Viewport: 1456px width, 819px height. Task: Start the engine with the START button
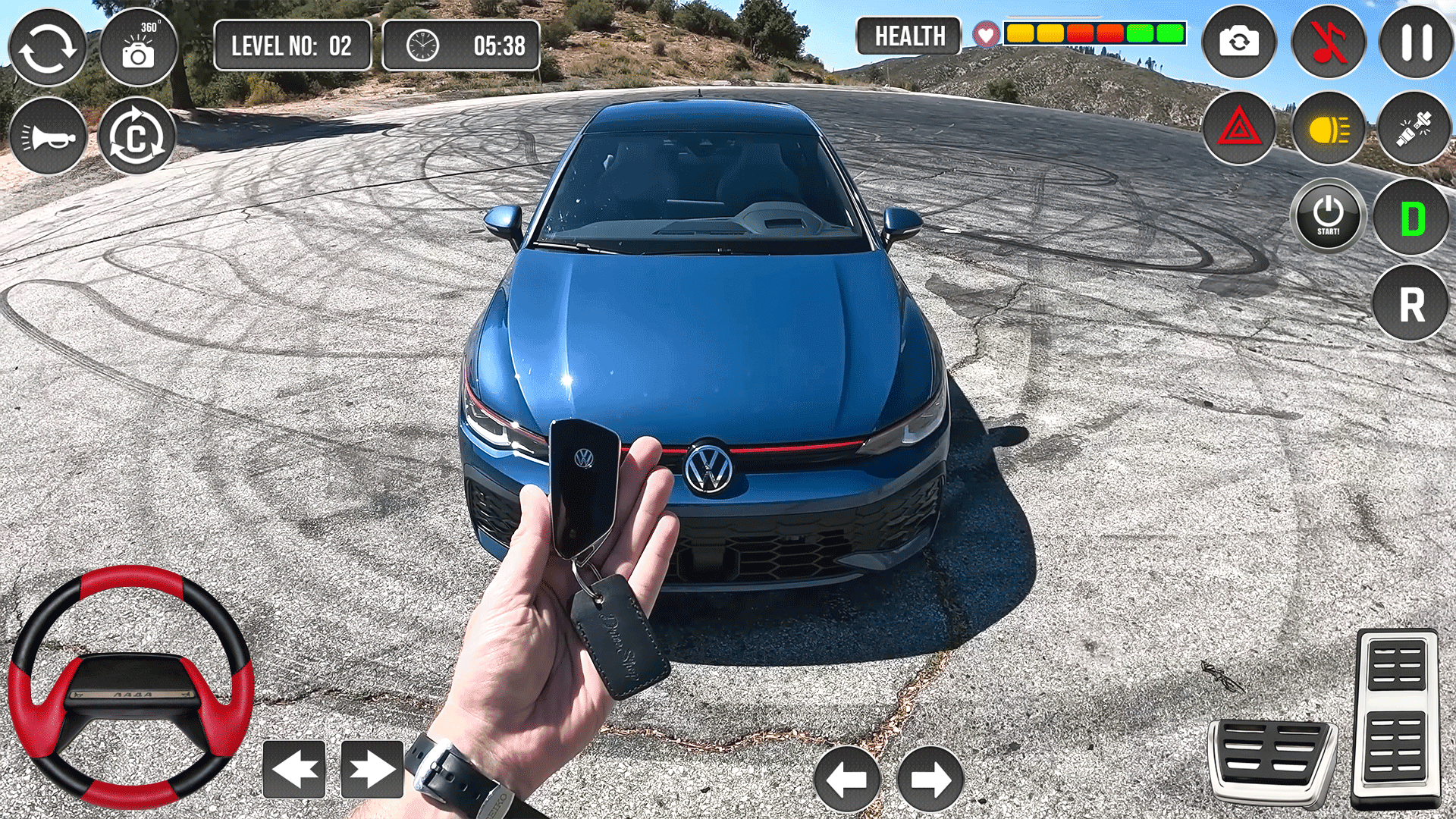[1328, 216]
